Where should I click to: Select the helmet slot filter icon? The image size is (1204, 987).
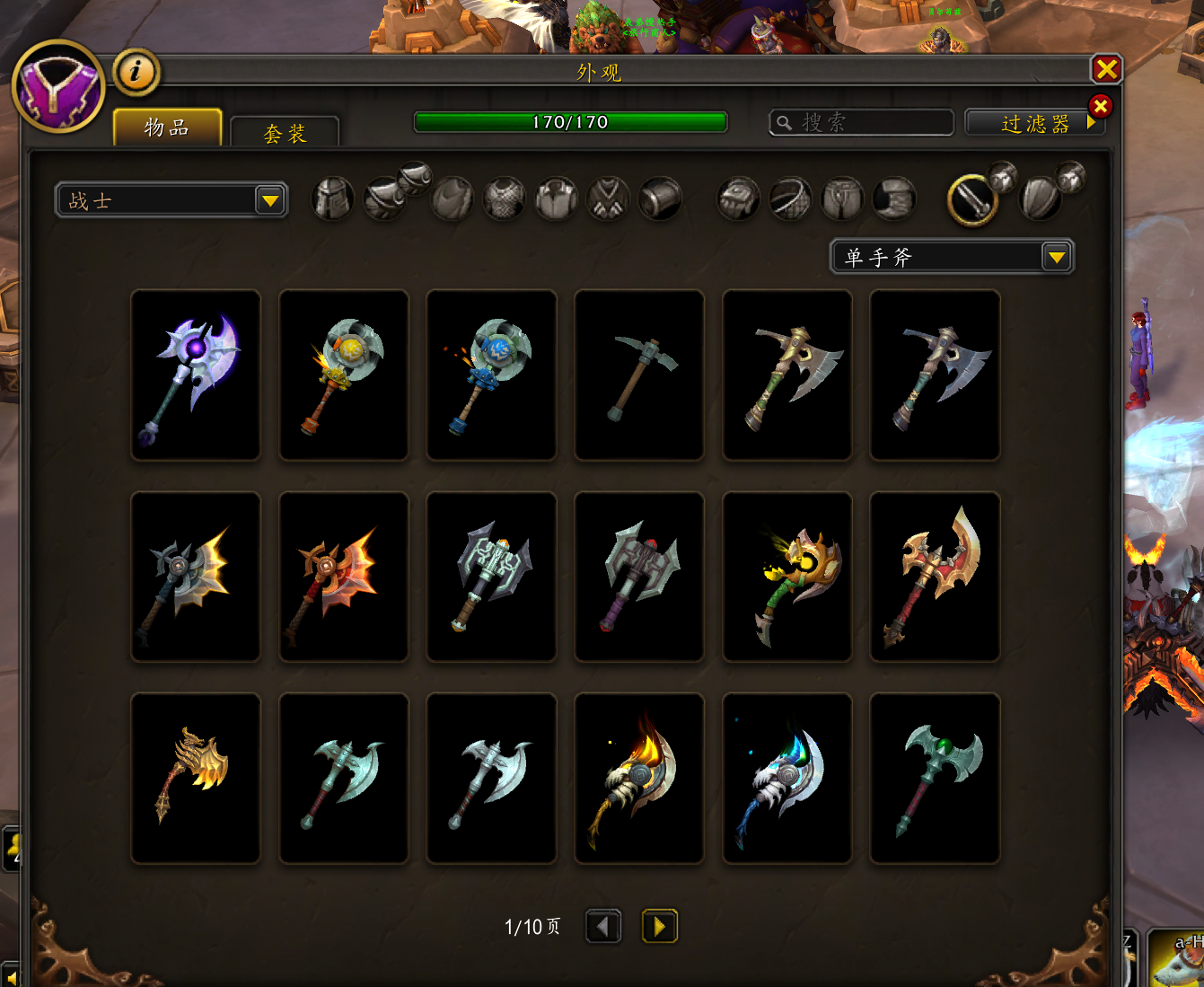(x=332, y=198)
